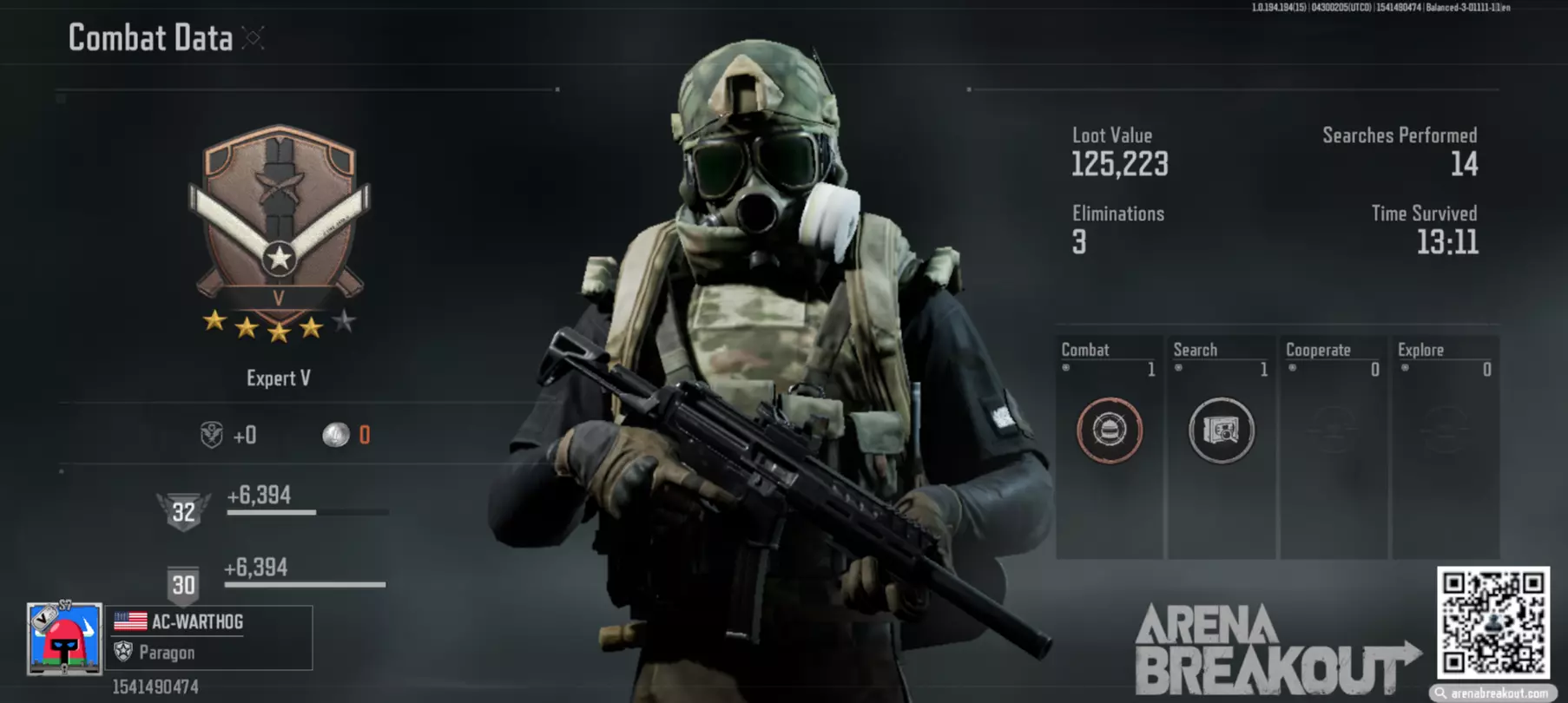Select the Explore medal panel
The width and height of the screenshot is (1568, 703).
(1445, 447)
